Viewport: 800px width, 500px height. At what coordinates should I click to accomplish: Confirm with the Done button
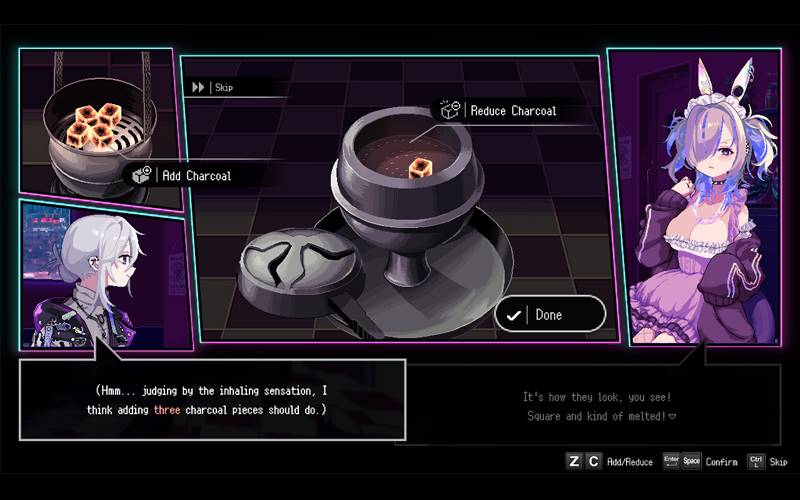[549, 314]
